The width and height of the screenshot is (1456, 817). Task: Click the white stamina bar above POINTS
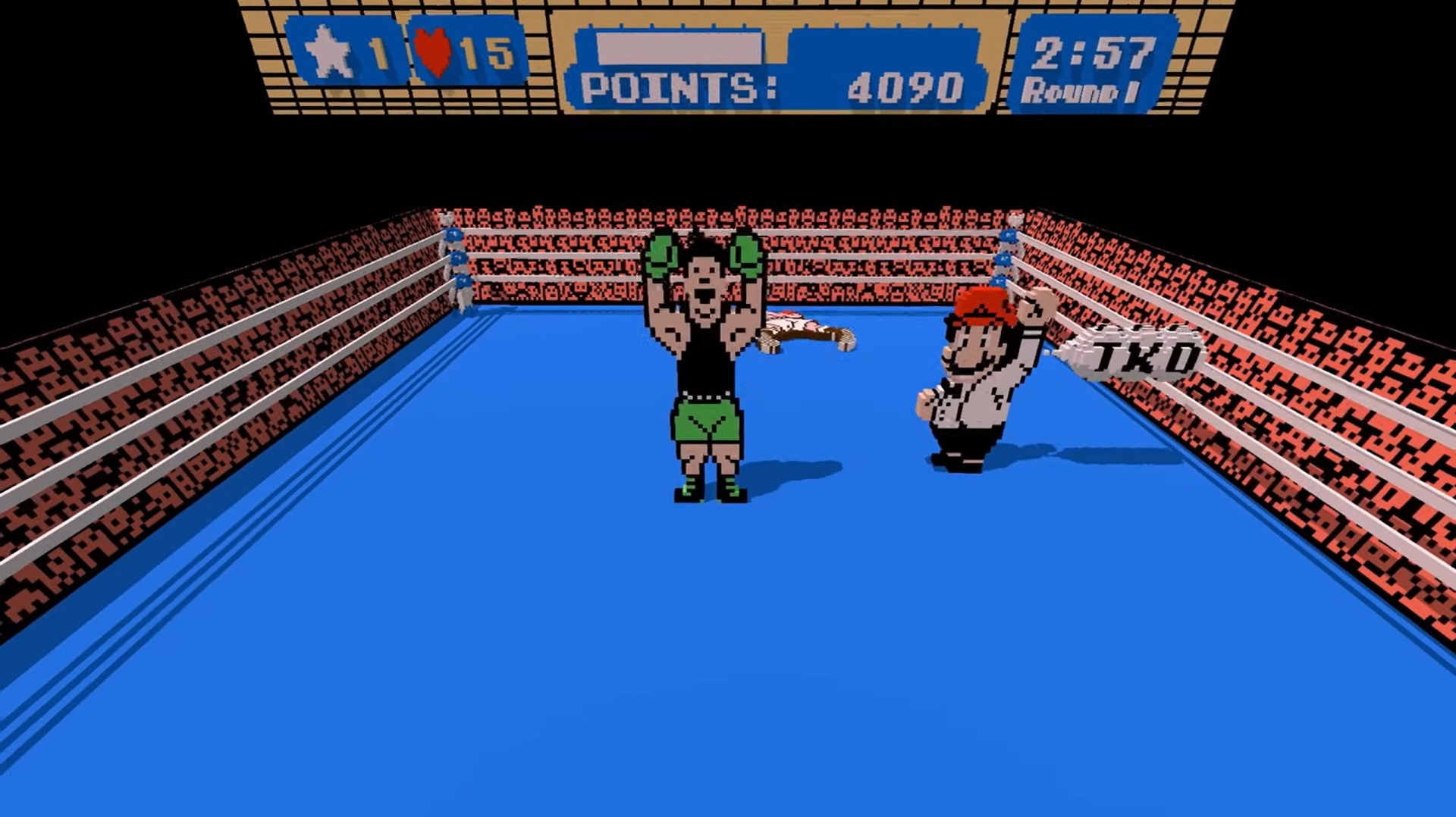(679, 47)
